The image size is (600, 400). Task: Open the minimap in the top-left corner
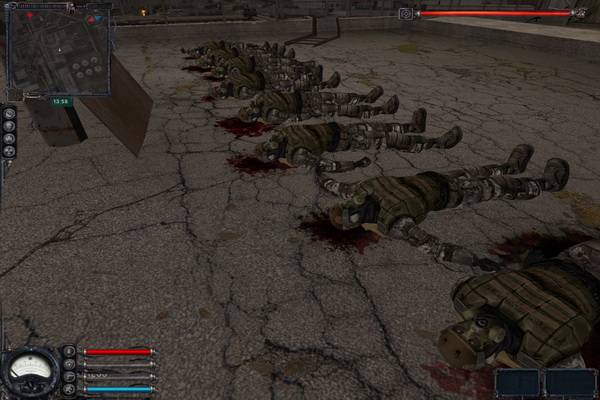(58, 48)
